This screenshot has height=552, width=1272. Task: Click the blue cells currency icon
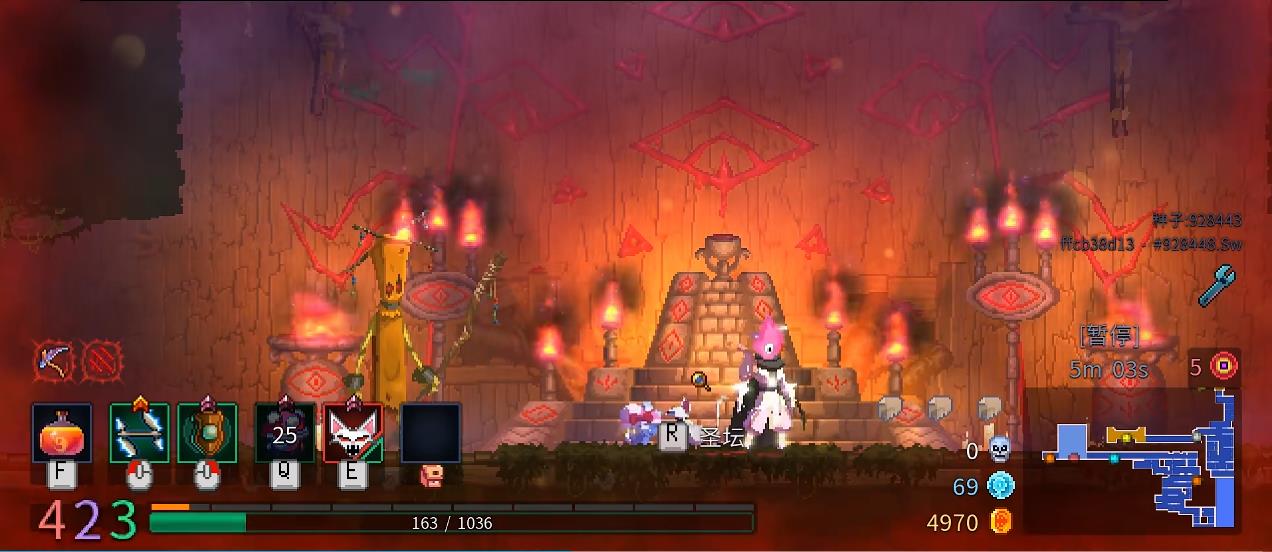(x=1000, y=486)
